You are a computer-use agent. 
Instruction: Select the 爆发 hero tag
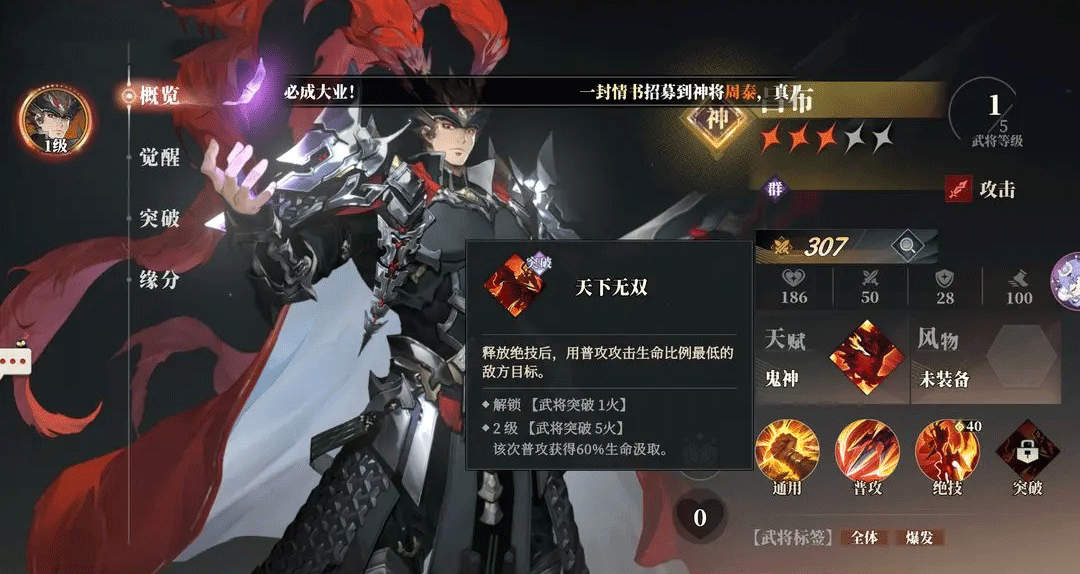tap(918, 538)
